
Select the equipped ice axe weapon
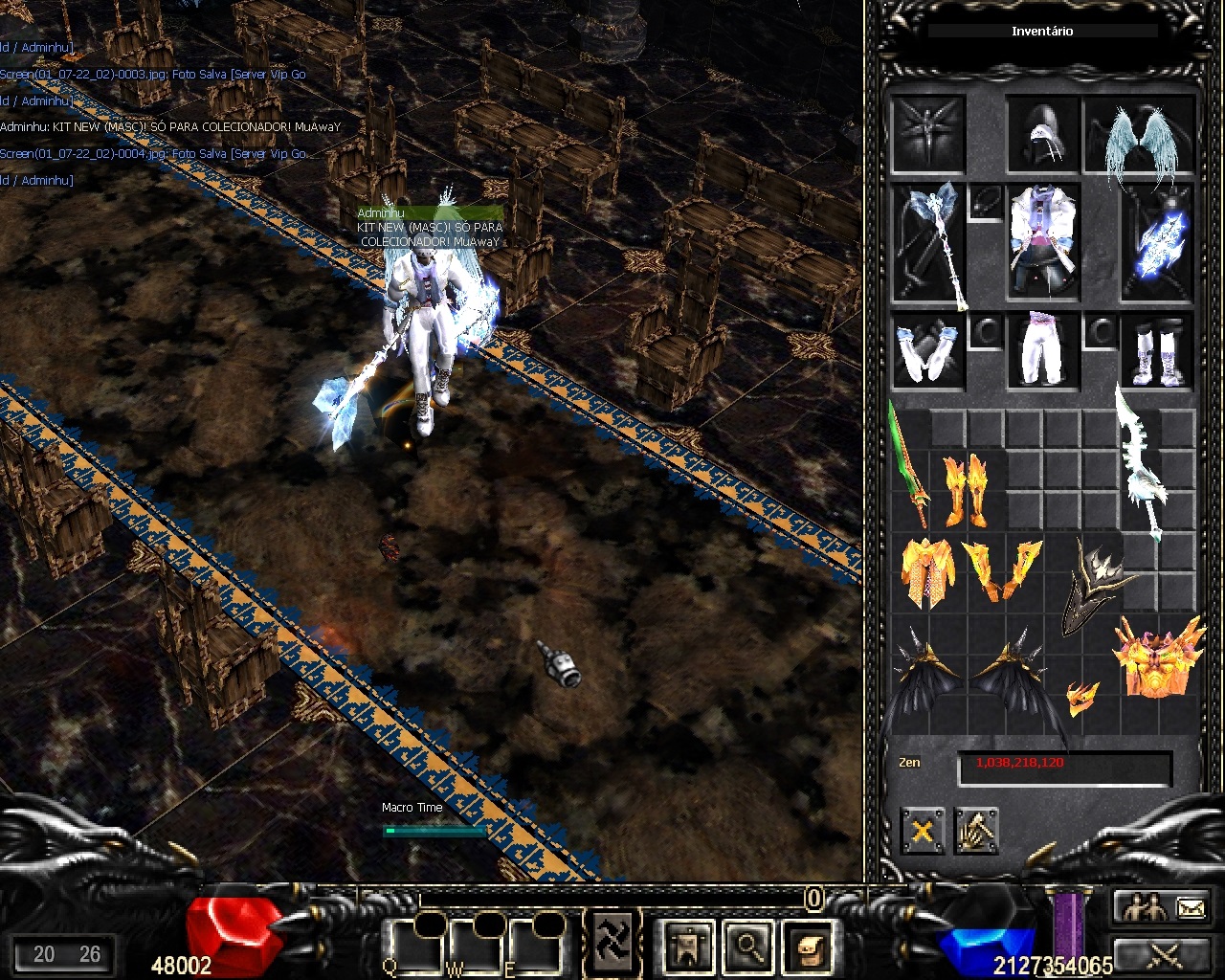pos(927,242)
